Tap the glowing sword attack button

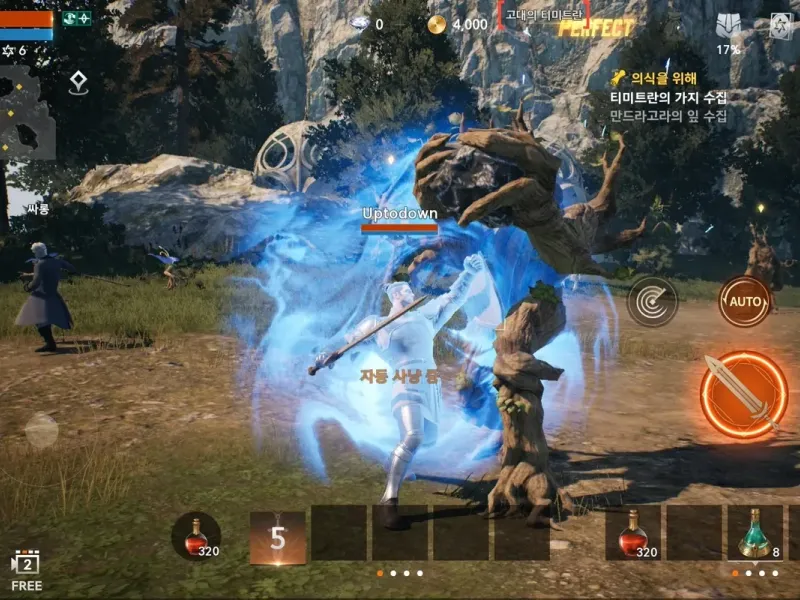tap(744, 394)
